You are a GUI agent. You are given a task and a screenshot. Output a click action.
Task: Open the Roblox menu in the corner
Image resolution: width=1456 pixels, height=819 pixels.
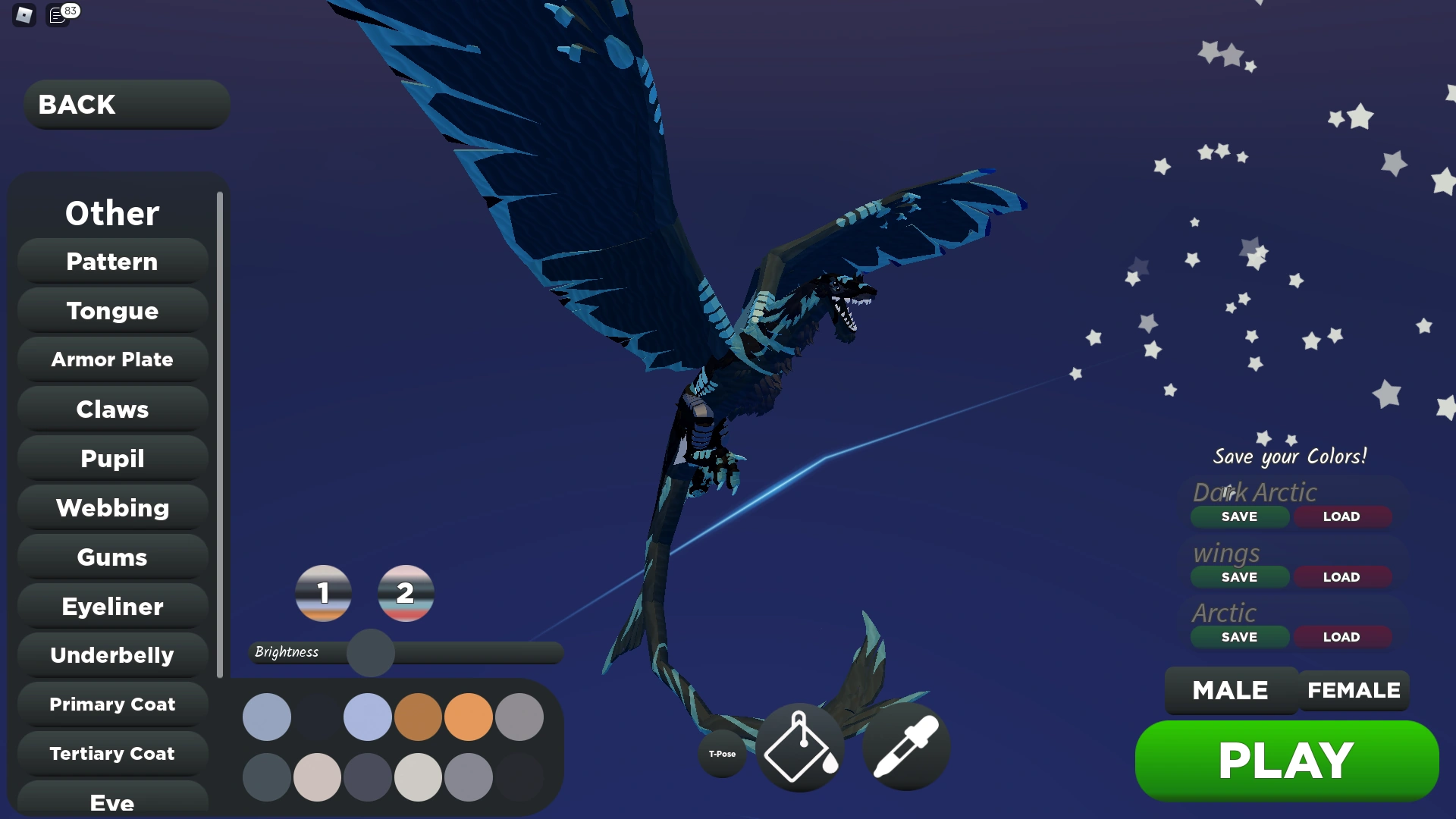(x=23, y=15)
